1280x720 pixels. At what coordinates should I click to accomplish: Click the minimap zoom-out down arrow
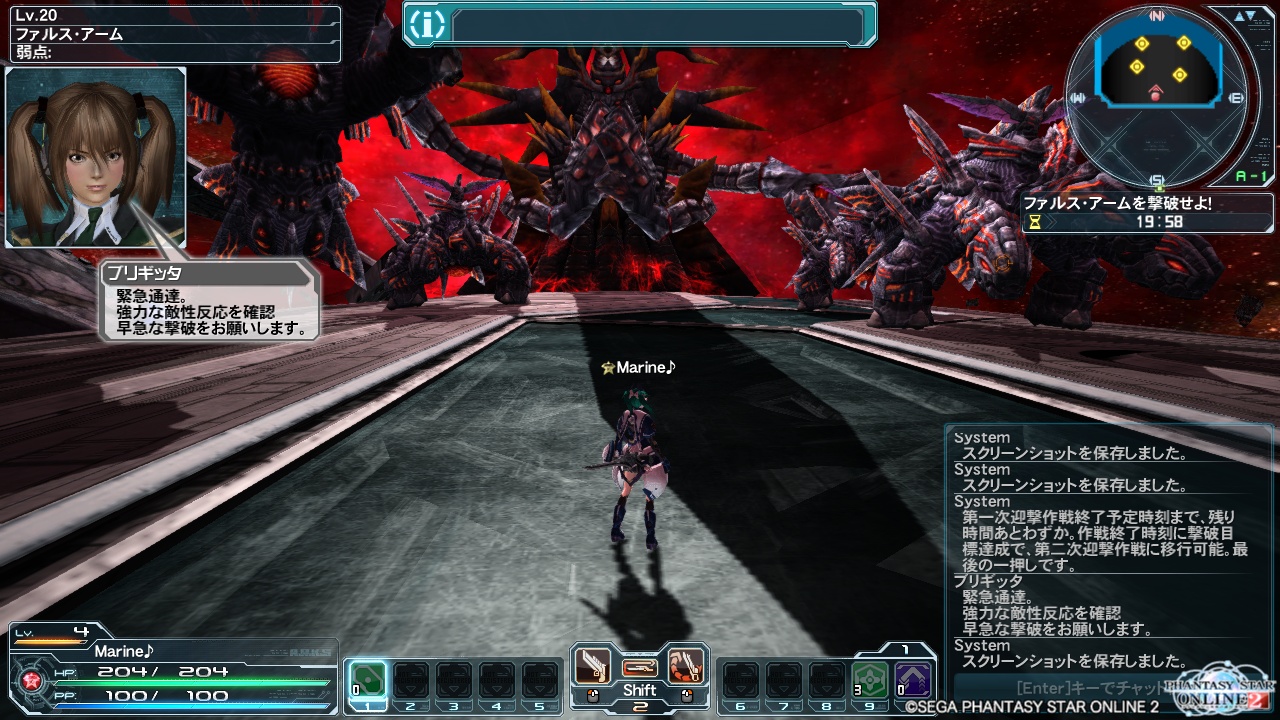pyautogui.click(x=1252, y=16)
